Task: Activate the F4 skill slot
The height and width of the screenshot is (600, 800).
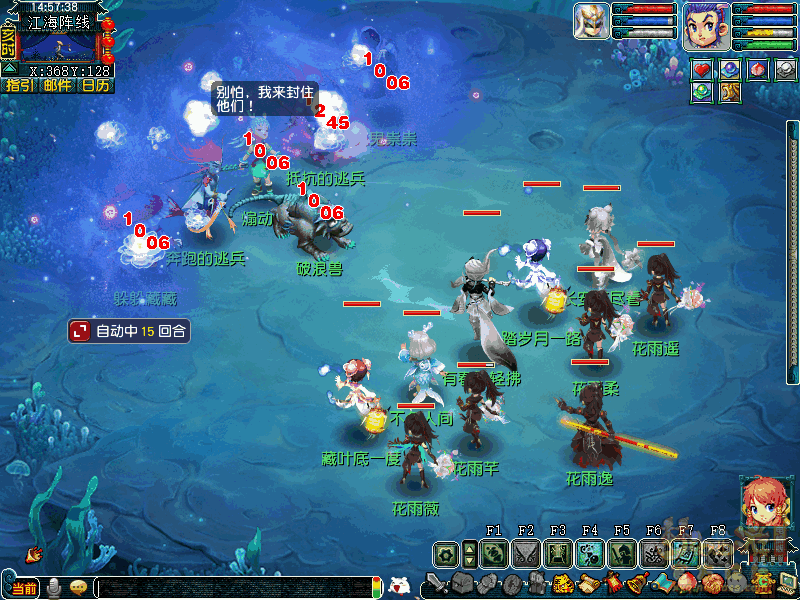Action: tap(589, 553)
